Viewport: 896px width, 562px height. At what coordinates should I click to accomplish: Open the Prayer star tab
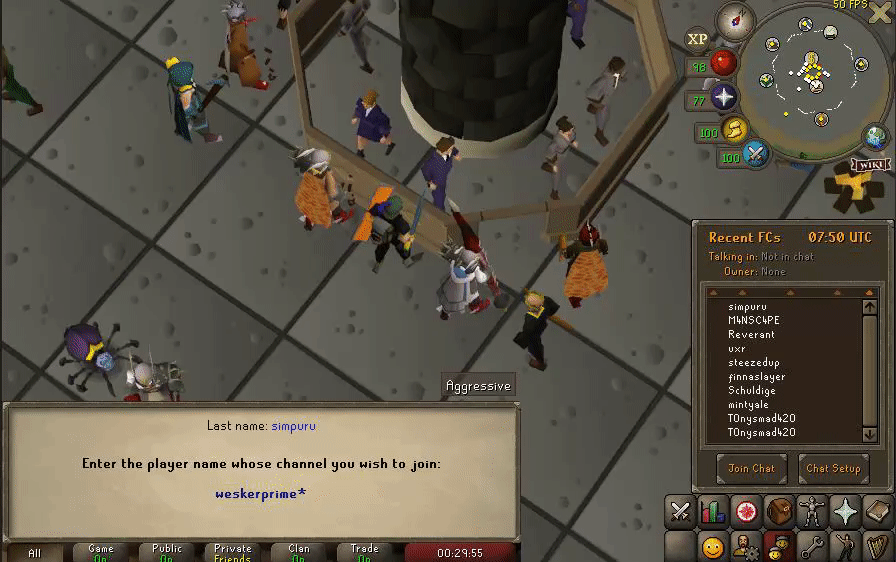click(845, 512)
